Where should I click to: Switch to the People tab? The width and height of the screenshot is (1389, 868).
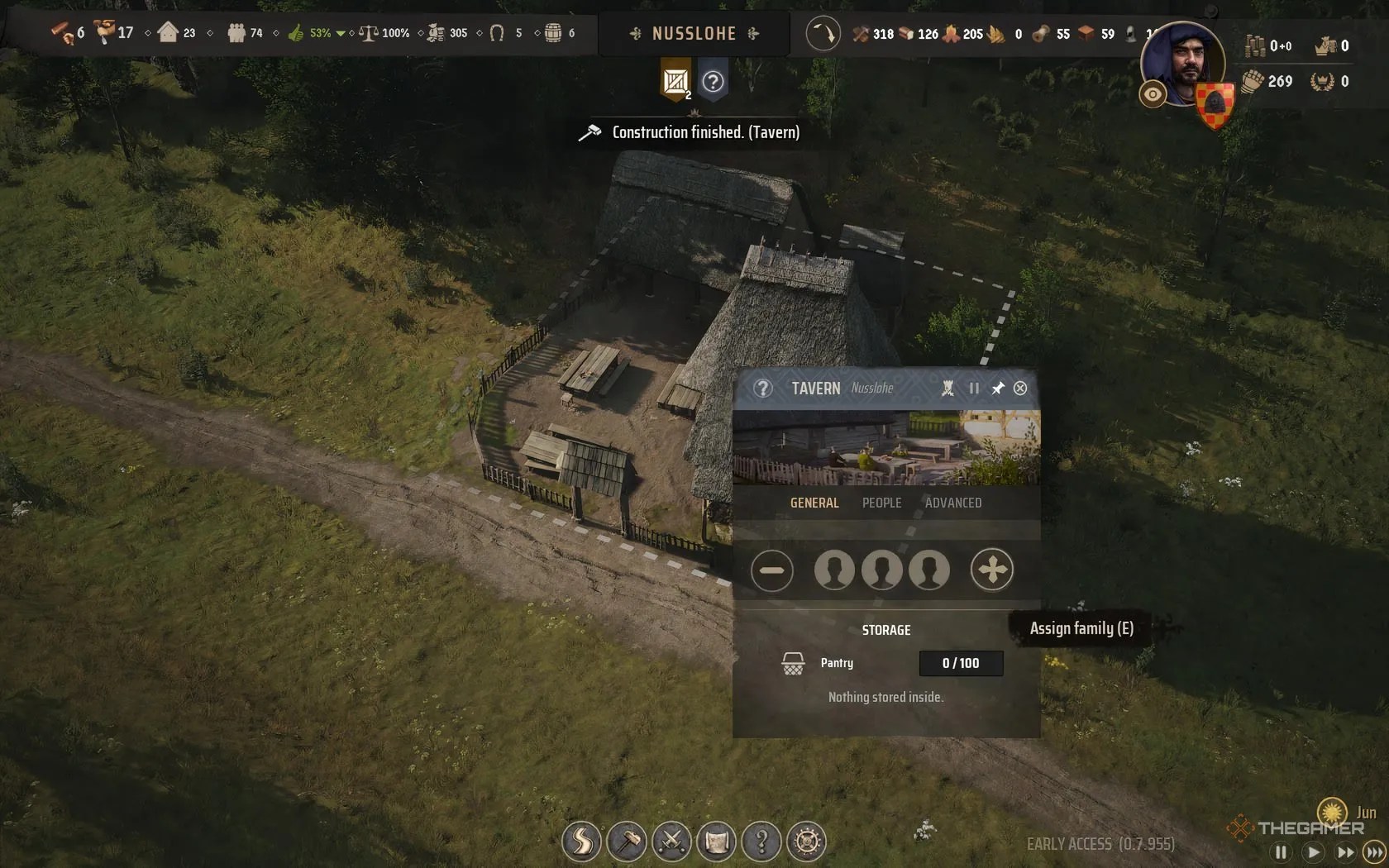click(881, 503)
